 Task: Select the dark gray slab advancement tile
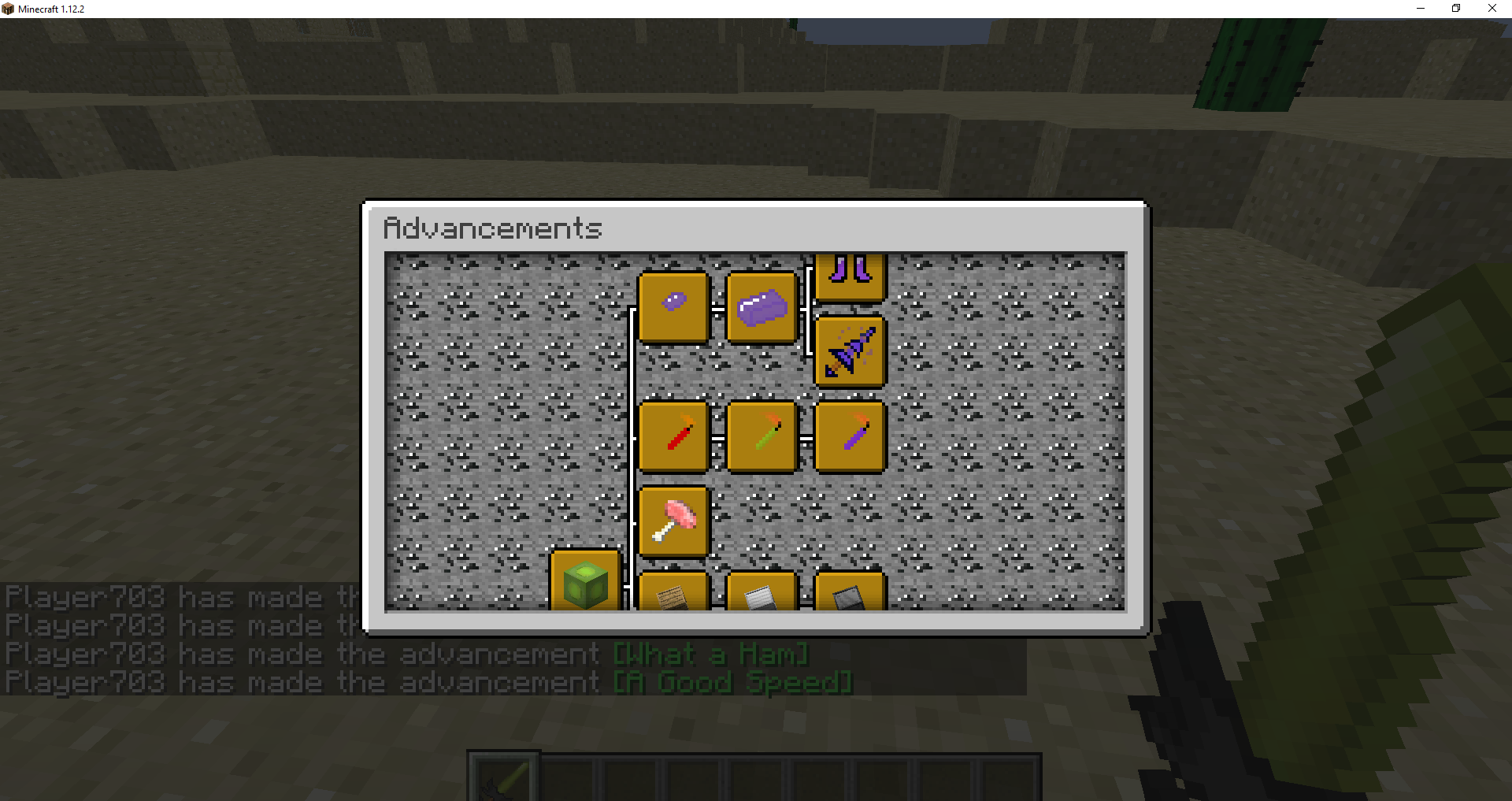(x=850, y=596)
